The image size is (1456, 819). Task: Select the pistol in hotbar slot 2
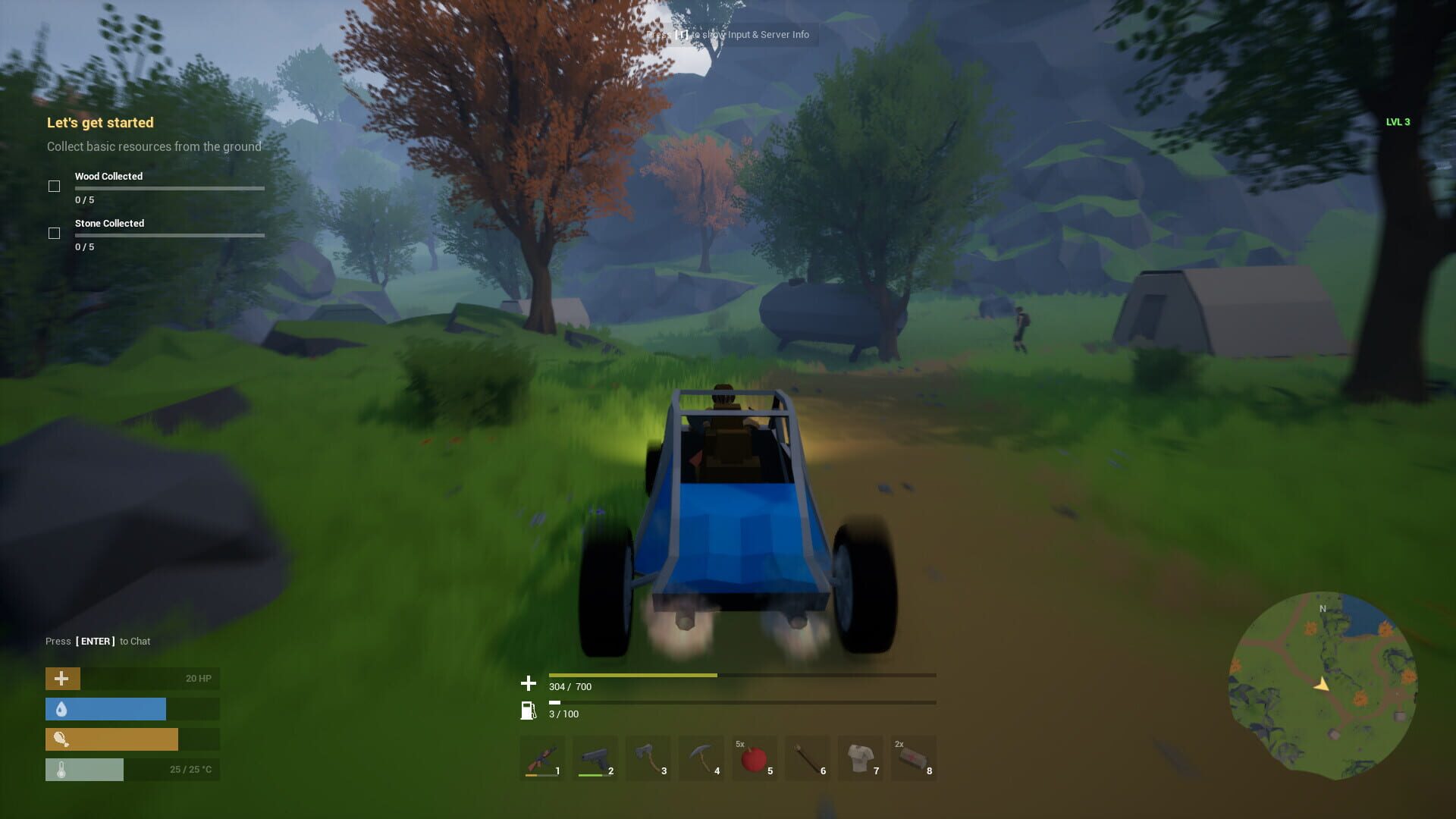(595, 758)
